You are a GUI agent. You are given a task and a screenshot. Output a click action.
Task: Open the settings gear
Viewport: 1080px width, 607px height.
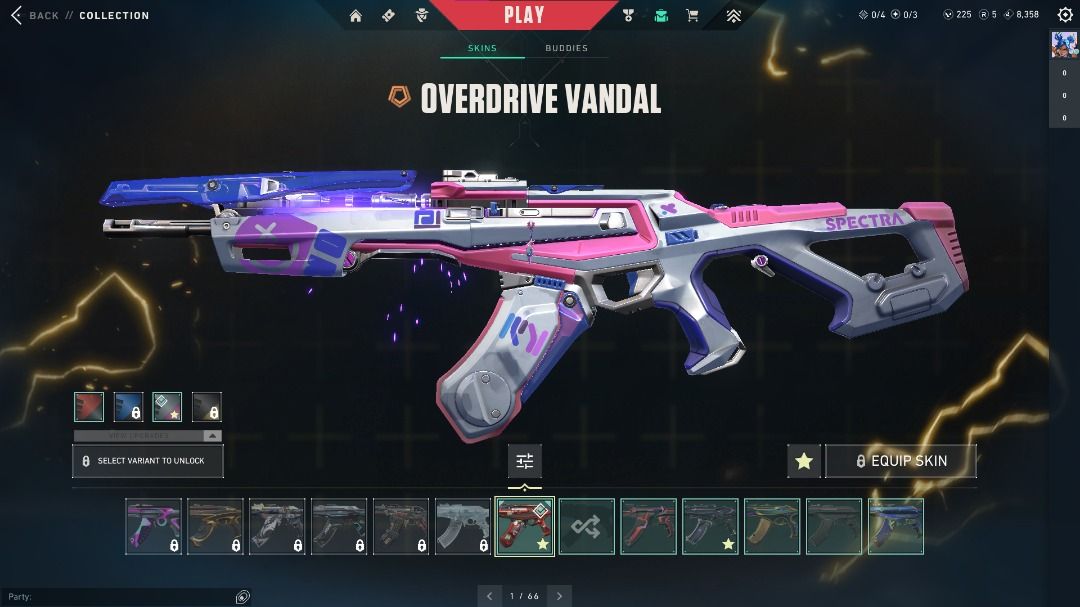point(1065,15)
